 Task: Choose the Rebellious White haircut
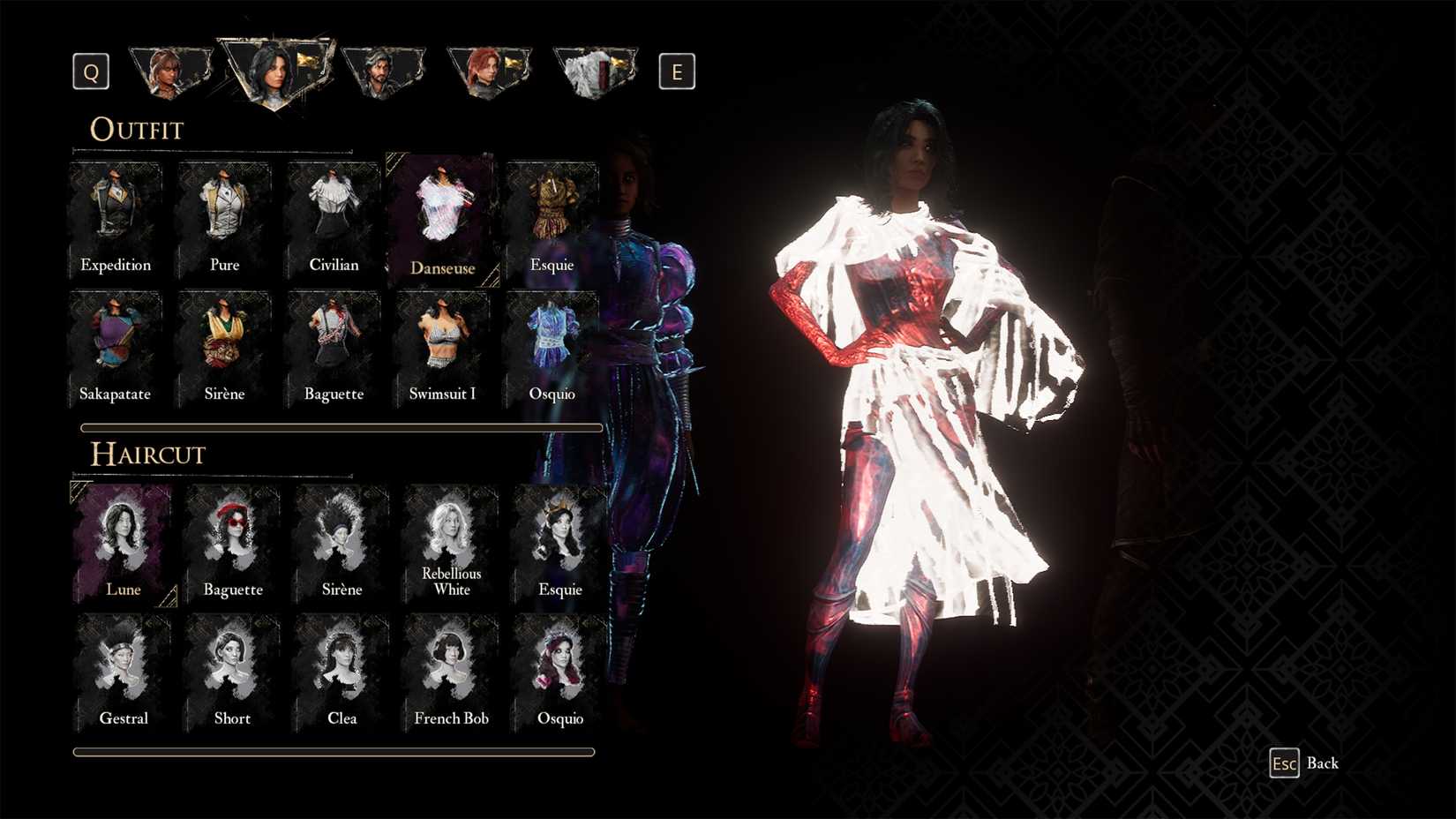coord(450,534)
